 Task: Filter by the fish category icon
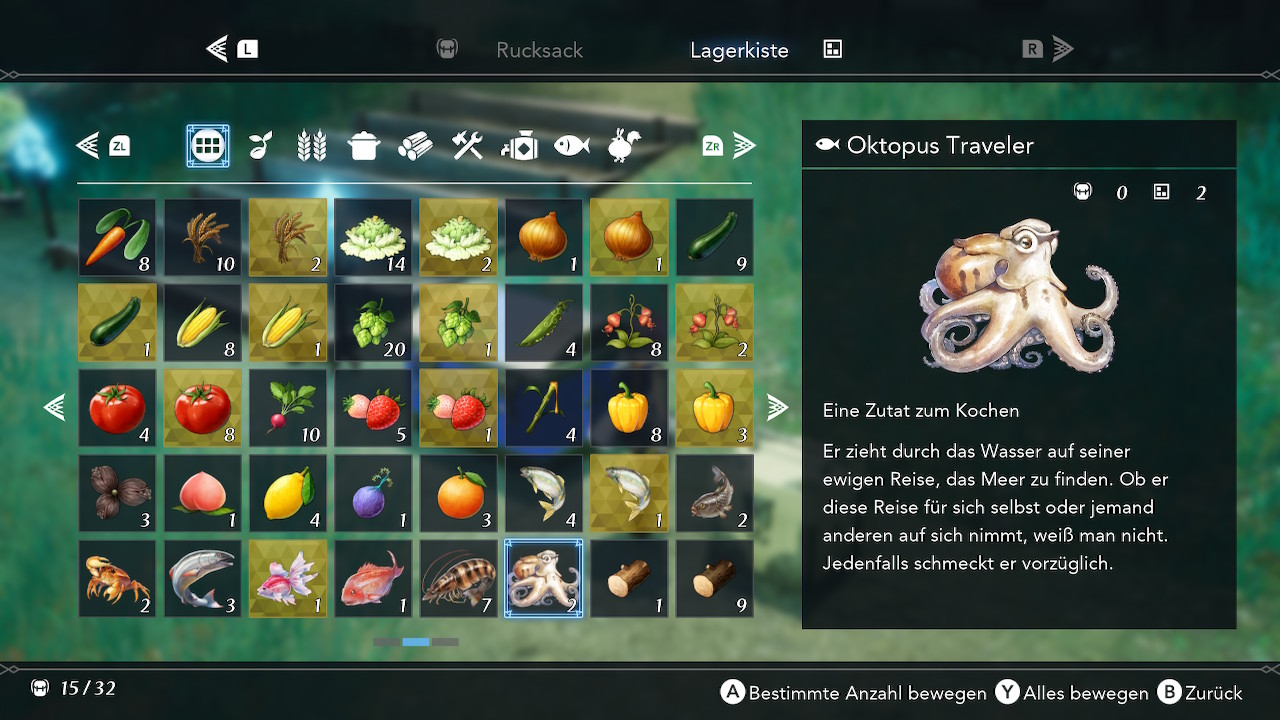pos(571,146)
